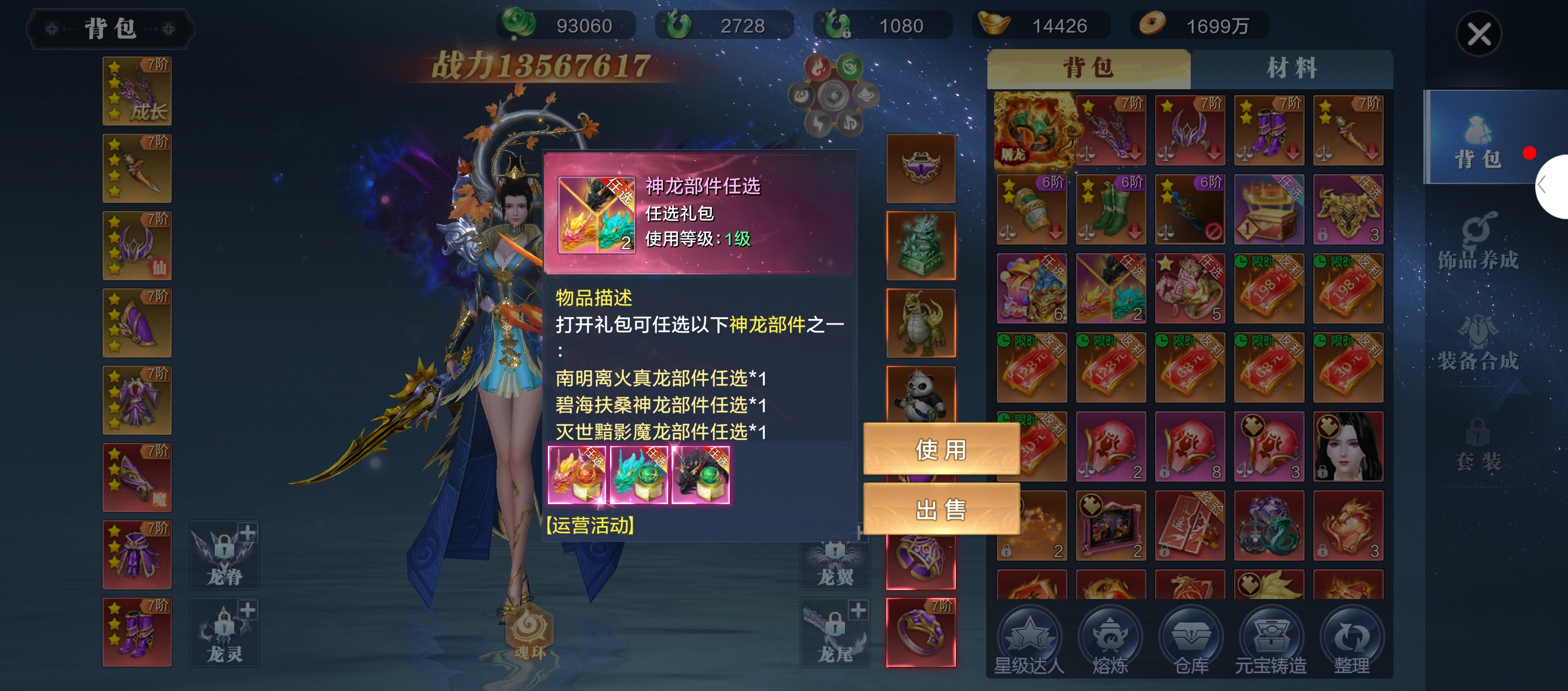Open 元宝铸造 ingot forging
The width and height of the screenshot is (1568, 691).
1270,642
